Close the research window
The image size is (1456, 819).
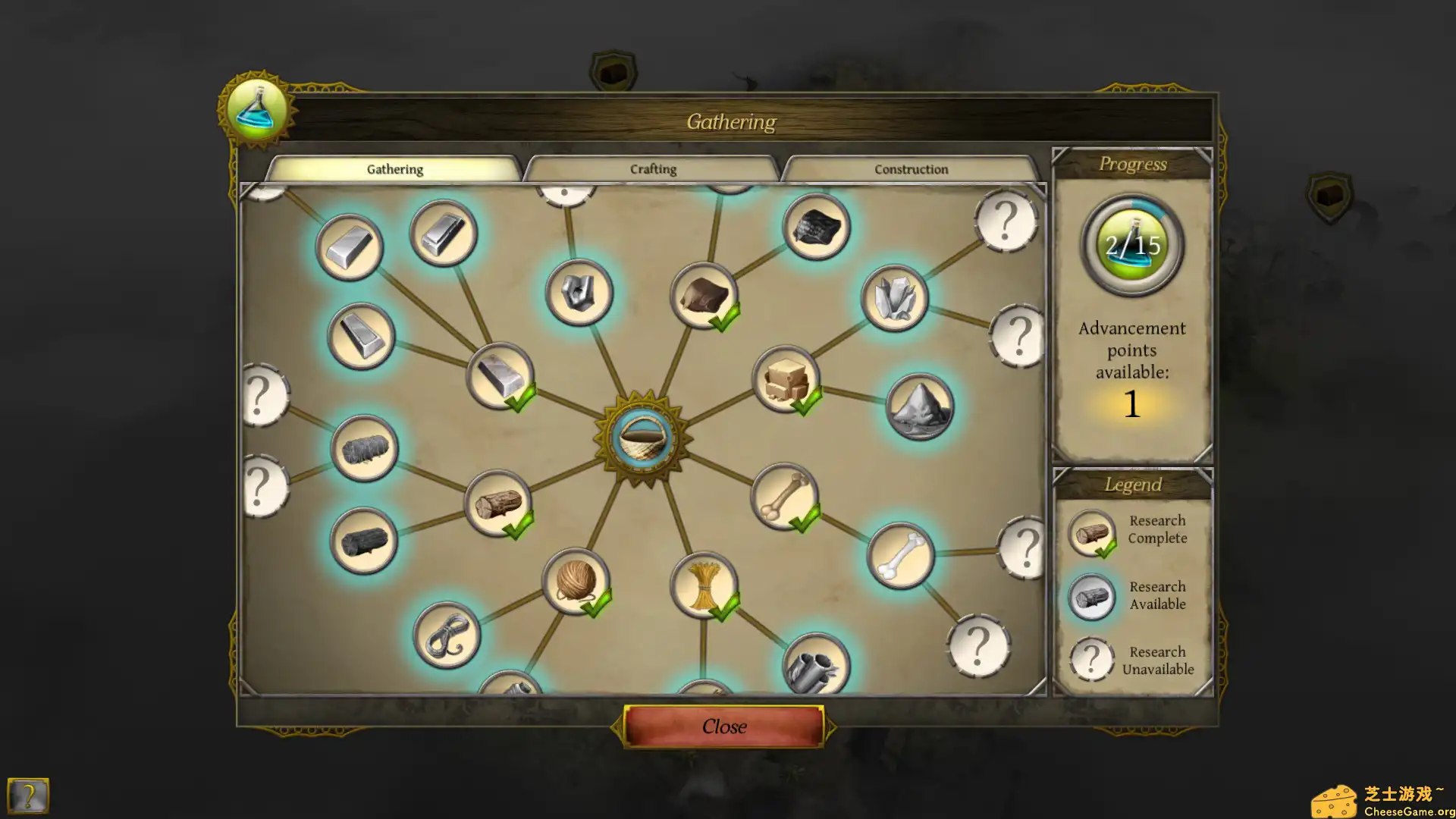click(723, 726)
